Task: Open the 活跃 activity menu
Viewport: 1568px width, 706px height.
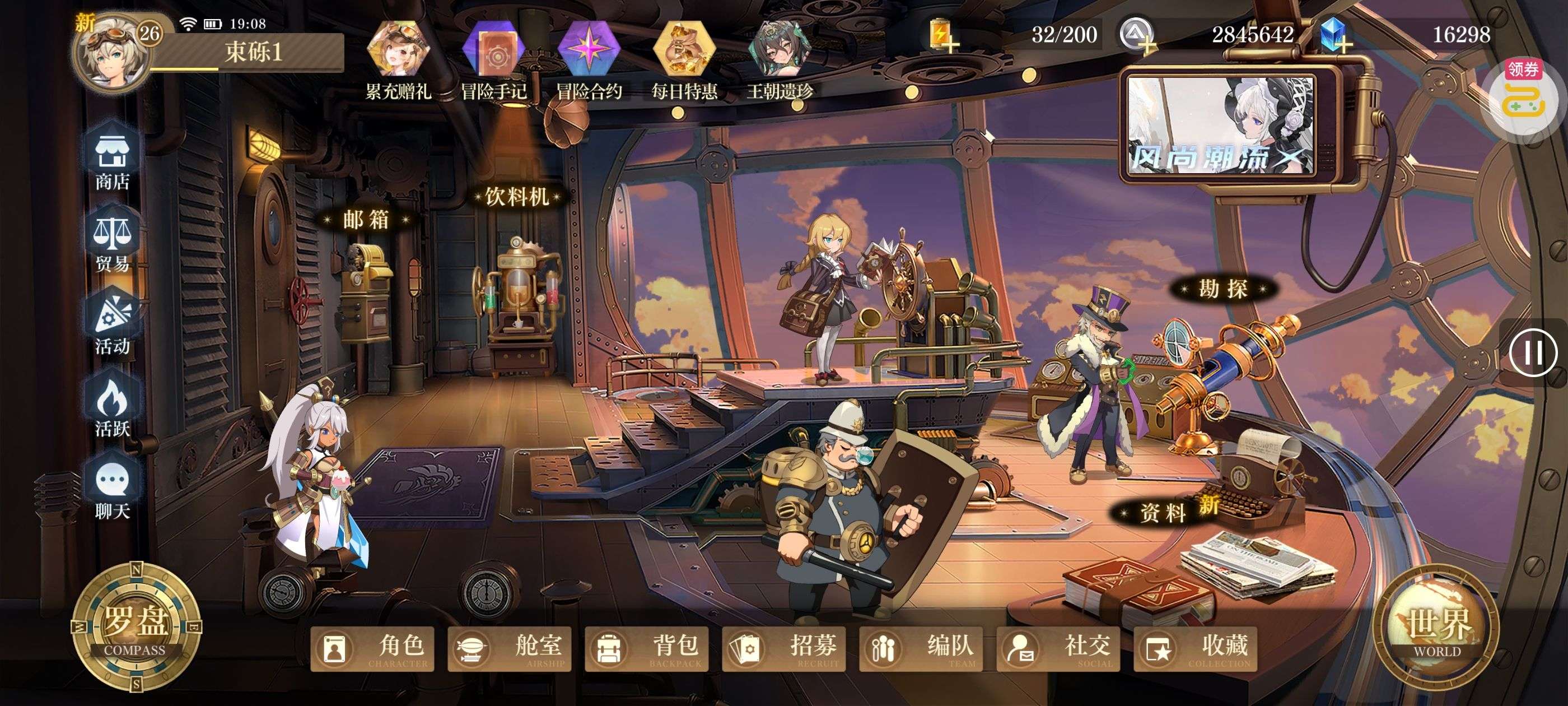Action: (x=112, y=408)
